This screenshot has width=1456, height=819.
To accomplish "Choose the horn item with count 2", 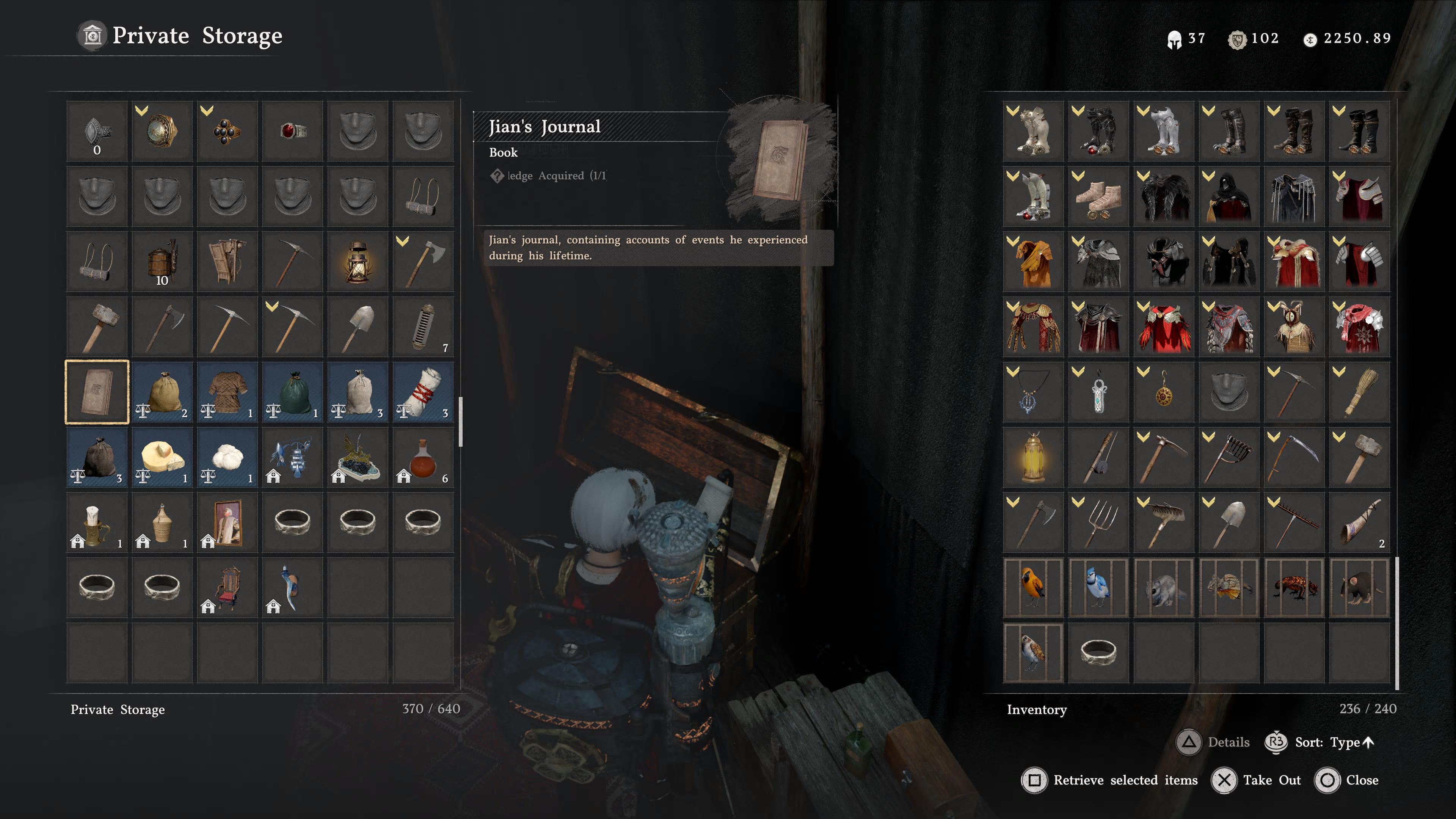I will tap(1359, 522).
